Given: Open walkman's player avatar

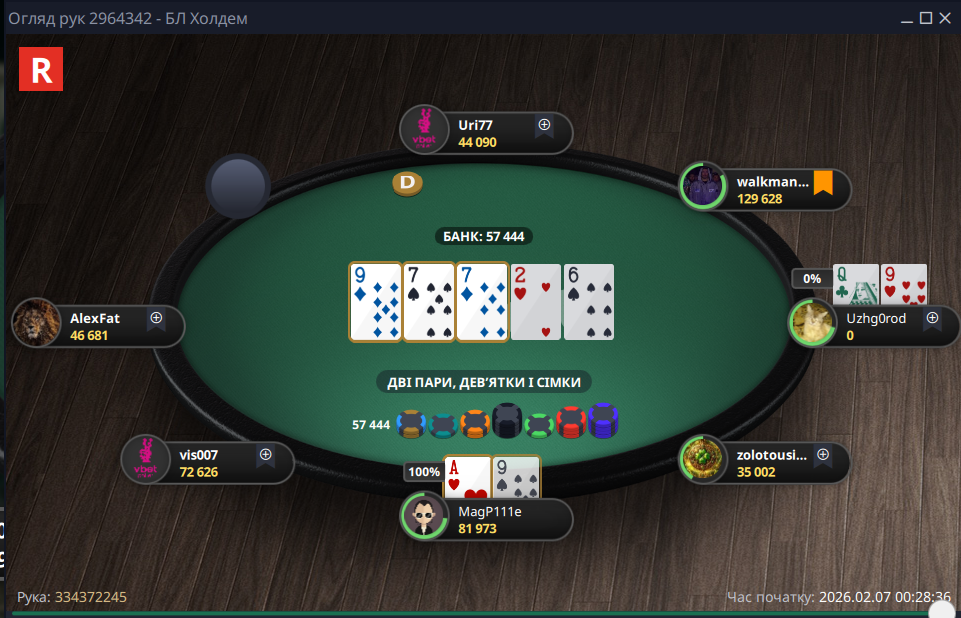Looking at the screenshot, I should (x=703, y=187).
